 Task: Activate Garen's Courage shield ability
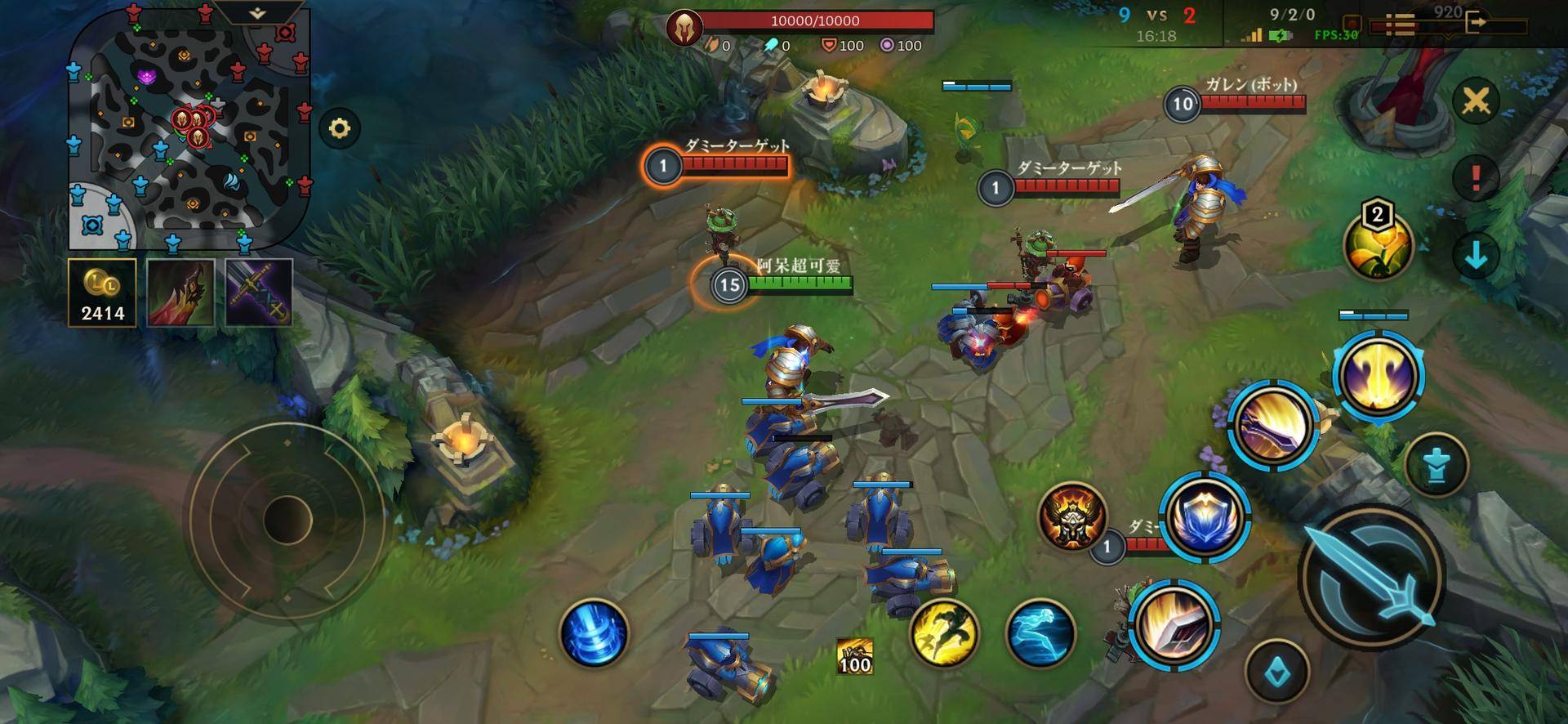point(1204,516)
